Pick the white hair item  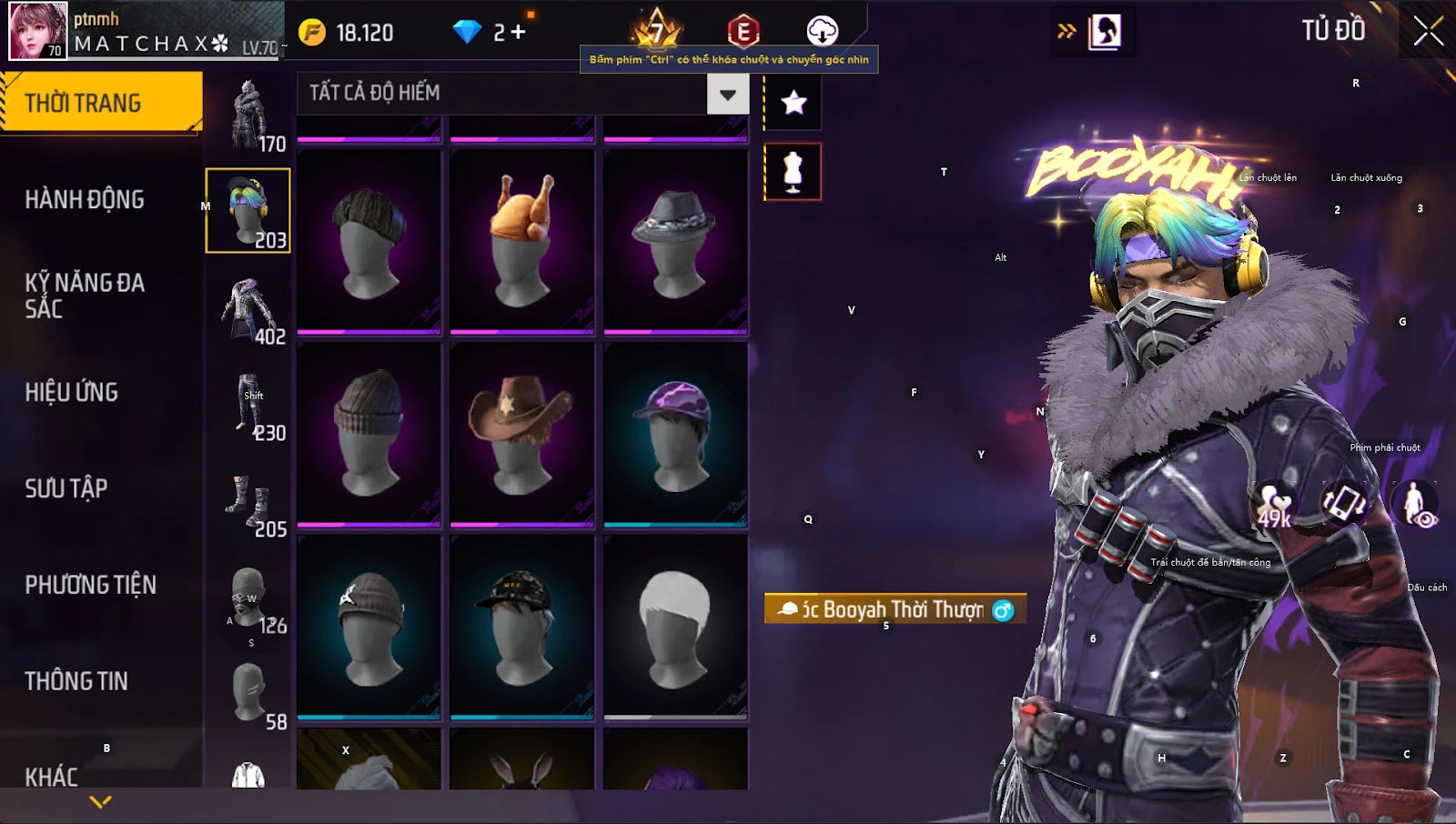(x=675, y=628)
